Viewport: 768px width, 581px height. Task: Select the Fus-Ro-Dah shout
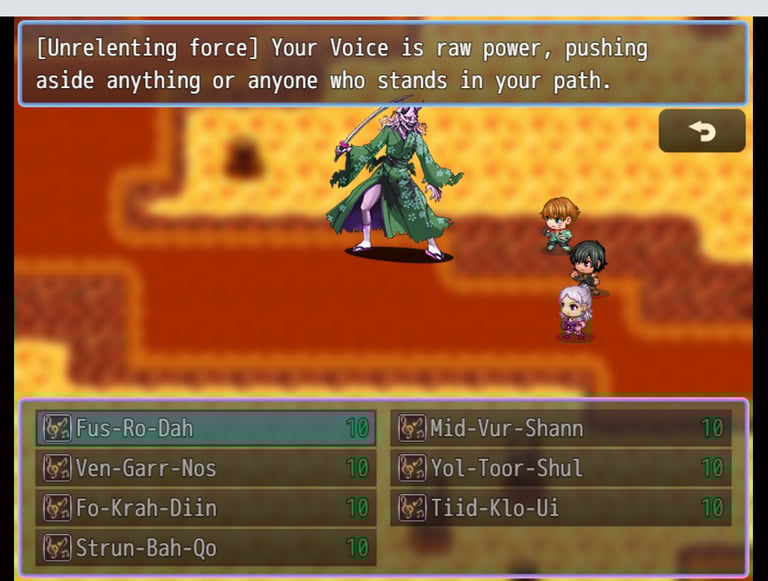click(206, 428)
